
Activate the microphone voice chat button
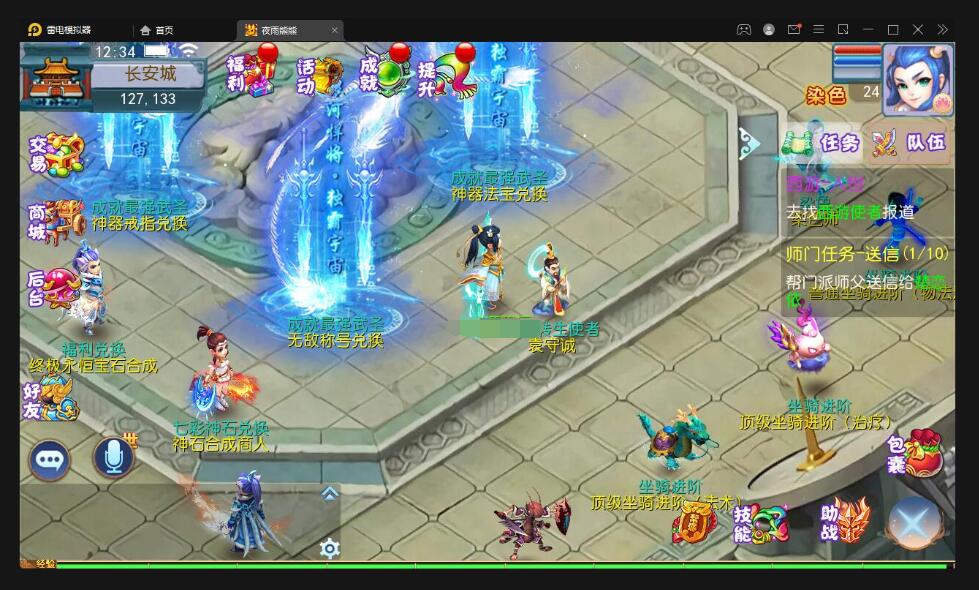pyautogui.click(x=113, y=458)
